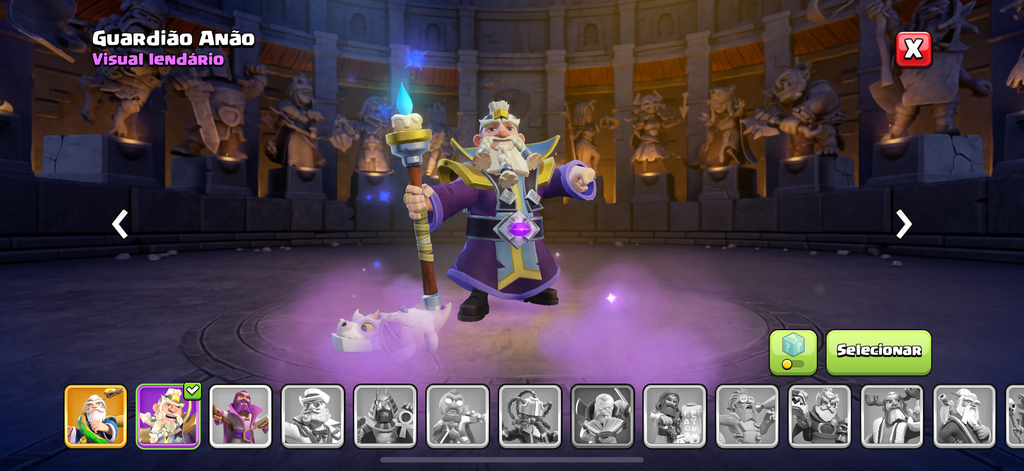Select the locked rune tablet Warden skin

coord(674,416)
